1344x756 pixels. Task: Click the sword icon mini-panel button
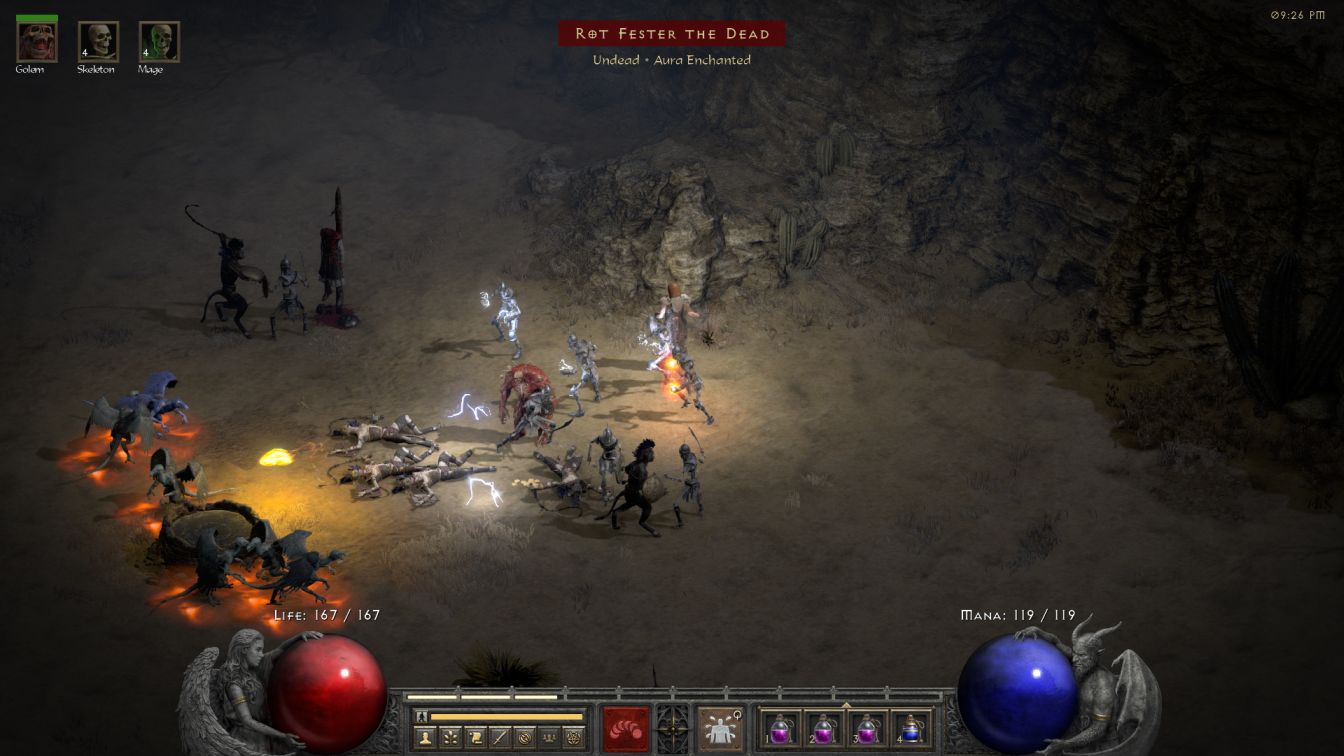(499, 738)
